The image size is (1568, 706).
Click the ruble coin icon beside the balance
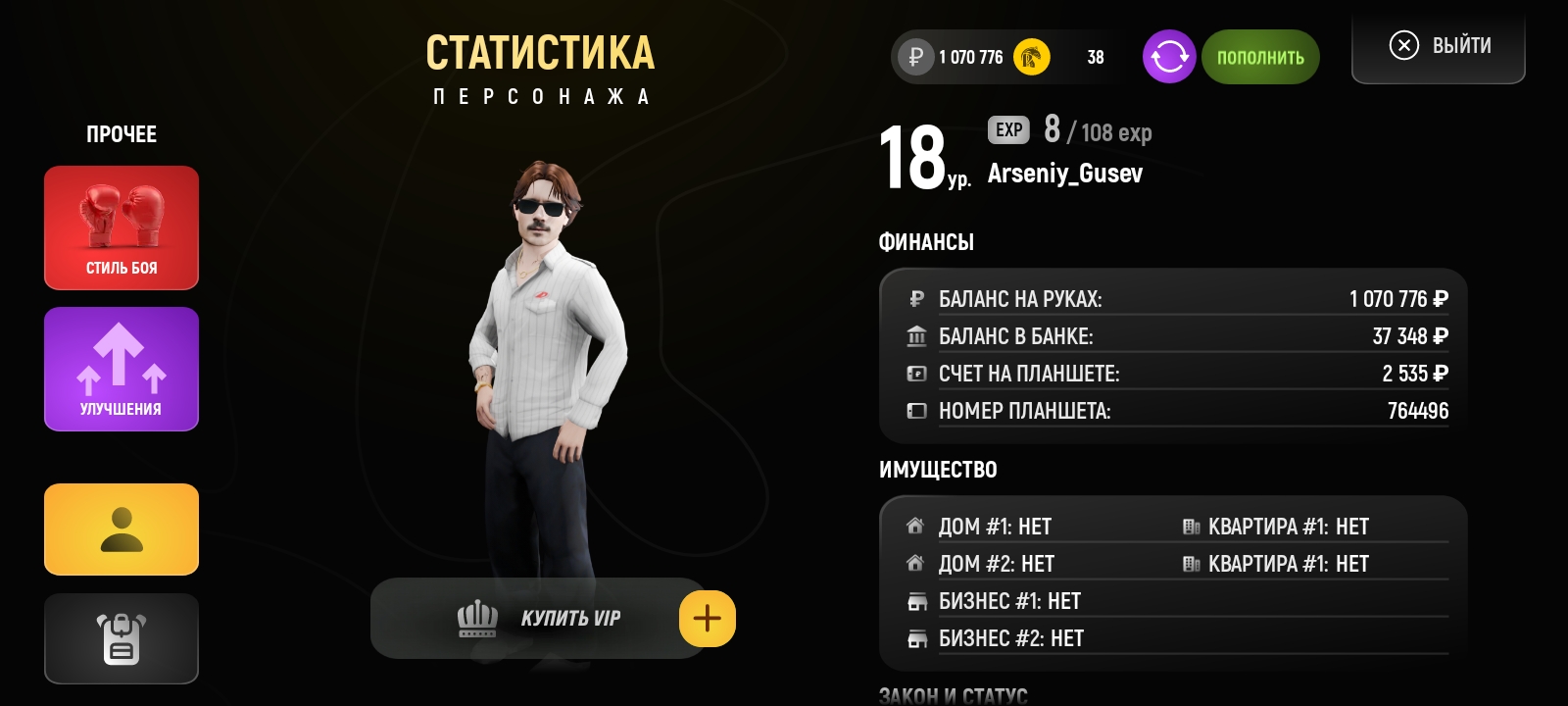click(x=913, y=57)
